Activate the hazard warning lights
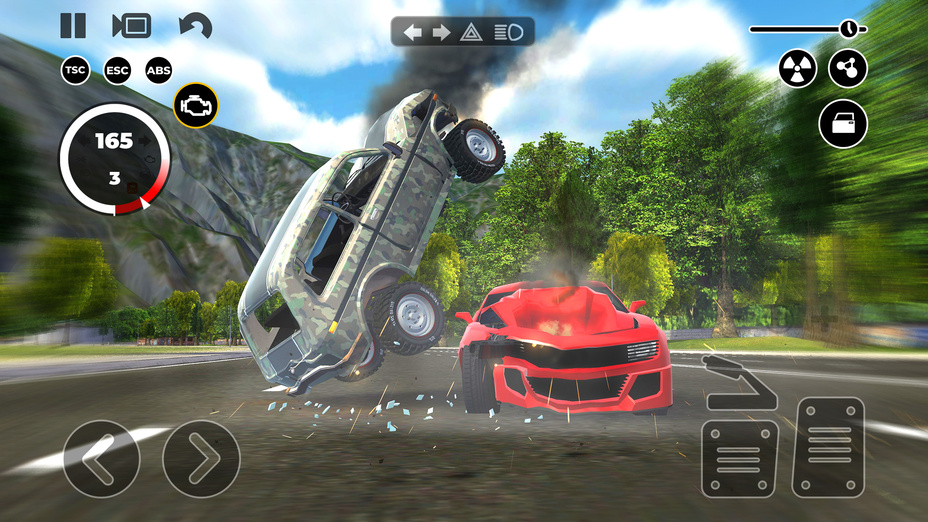 tap(471, 32)
